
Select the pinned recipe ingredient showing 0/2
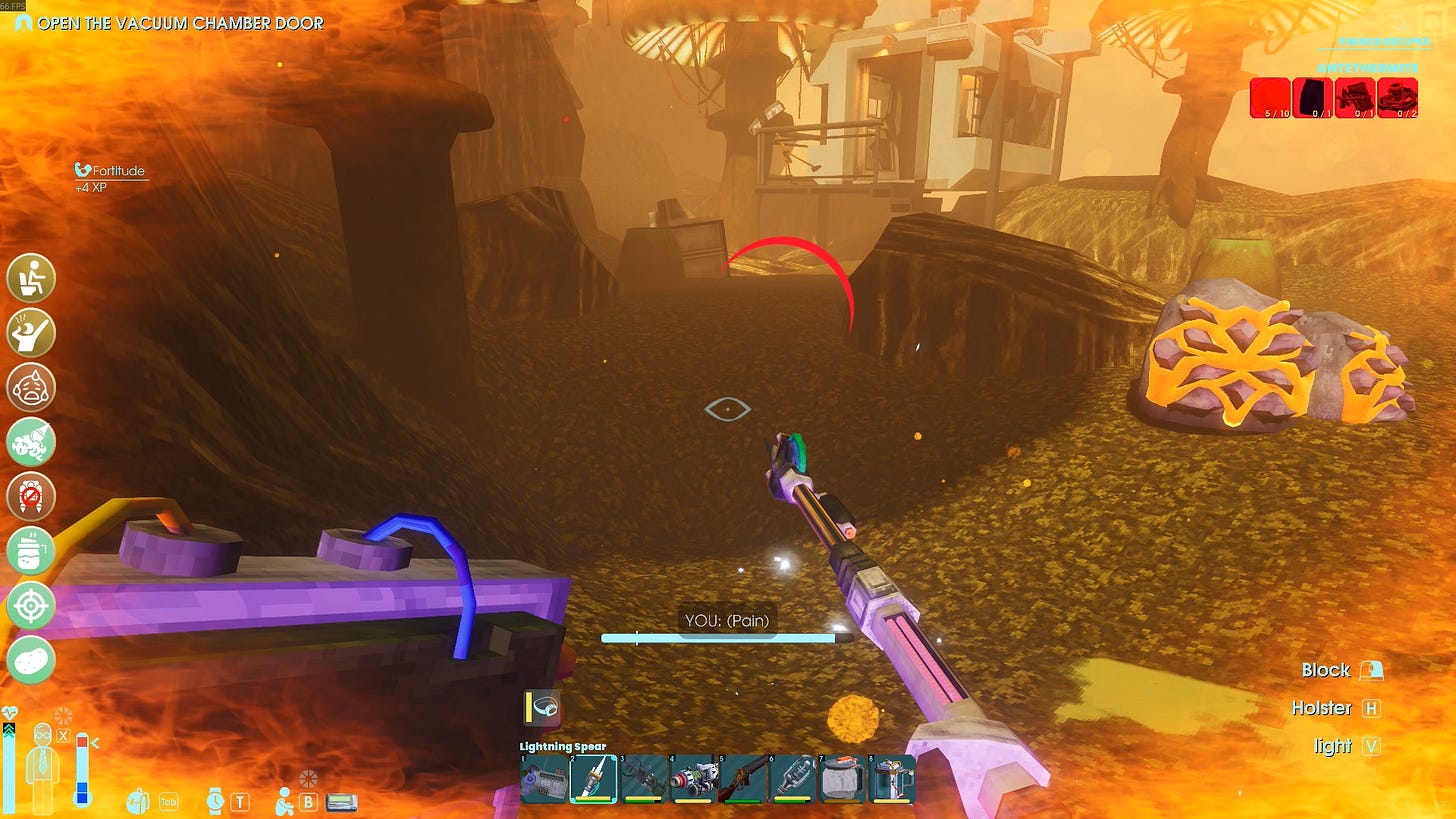(x=1397, y=98)
